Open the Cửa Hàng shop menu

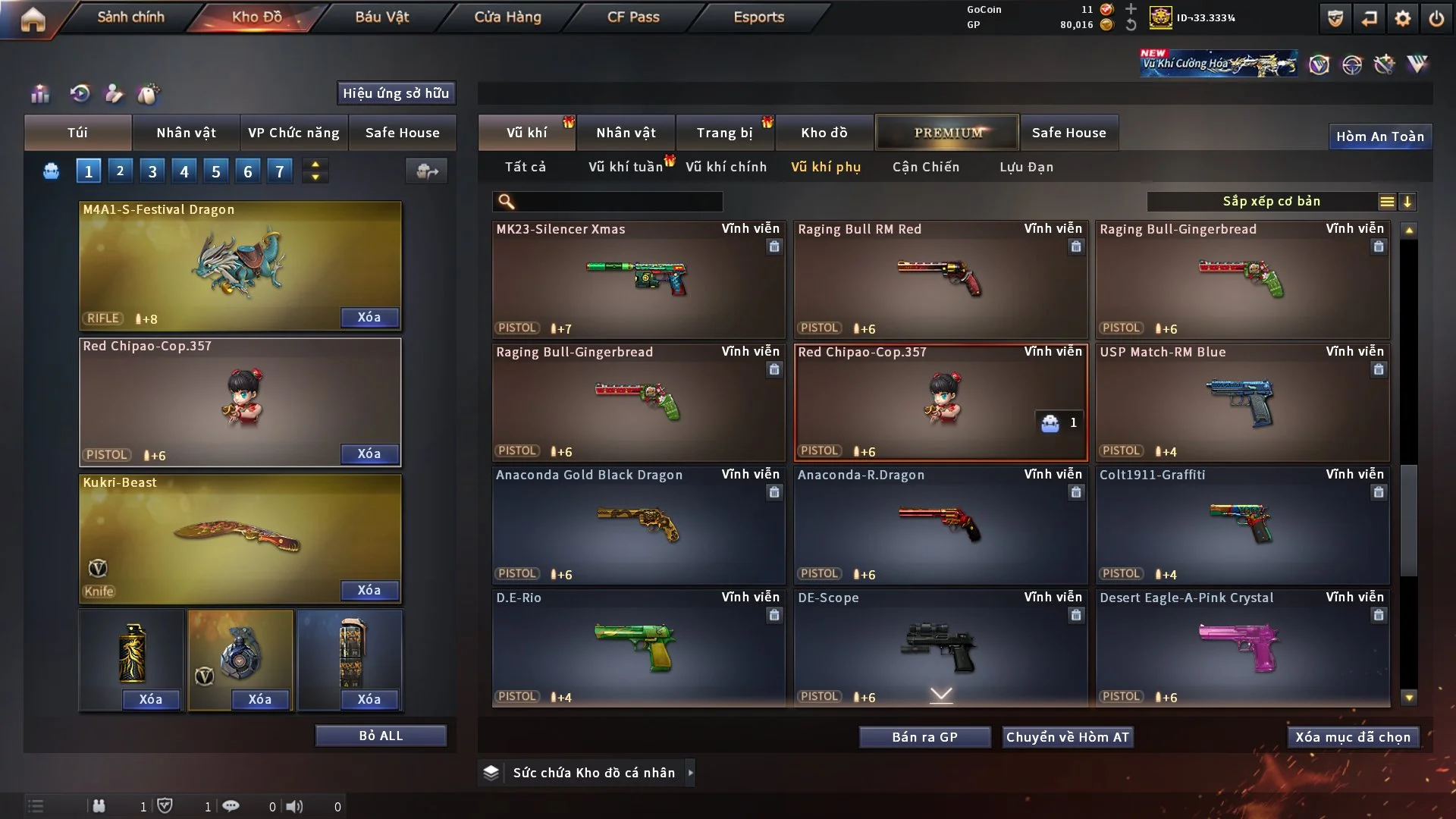point(507,17)
